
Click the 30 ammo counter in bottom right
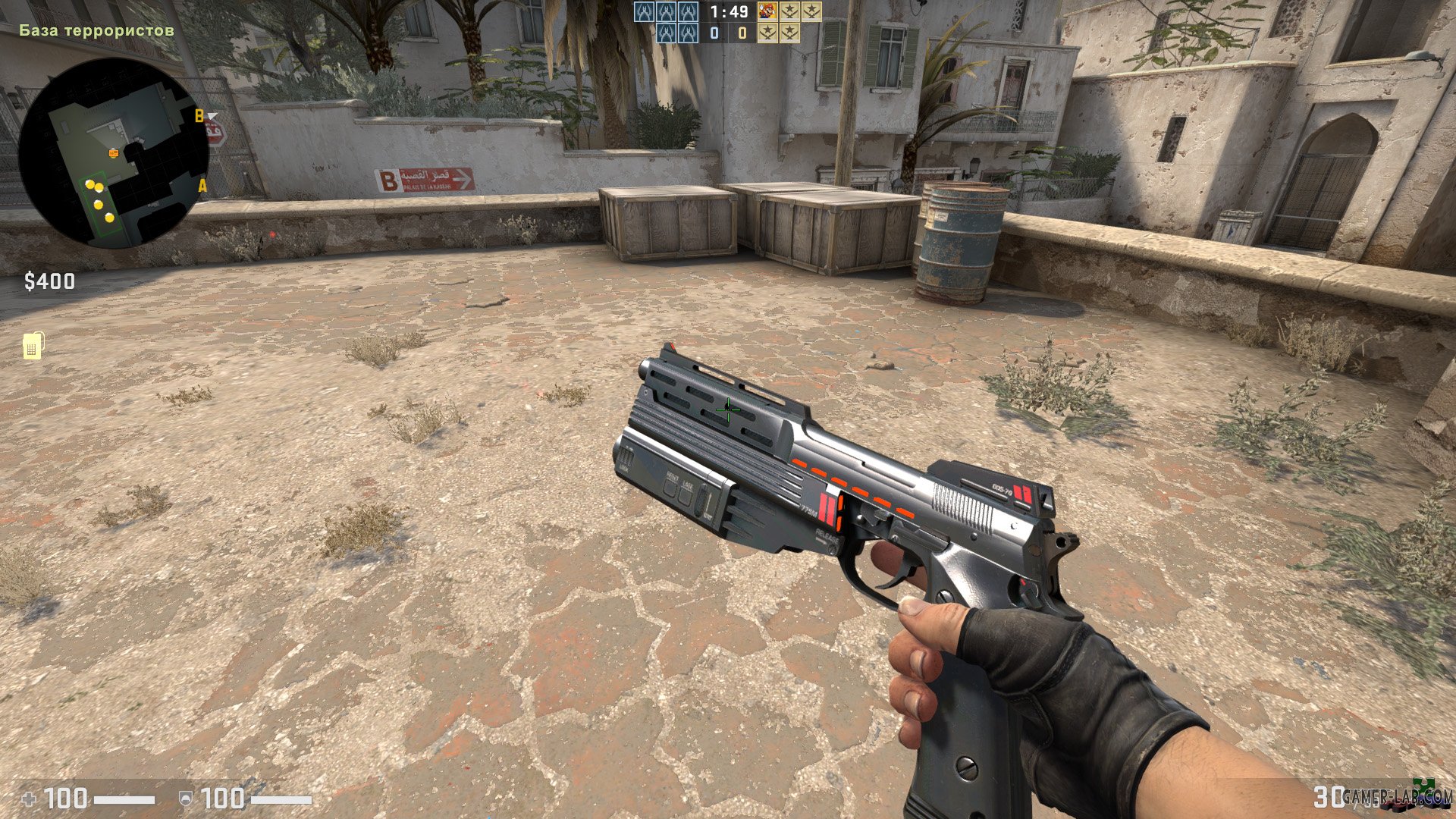[x=1329, y=797]
